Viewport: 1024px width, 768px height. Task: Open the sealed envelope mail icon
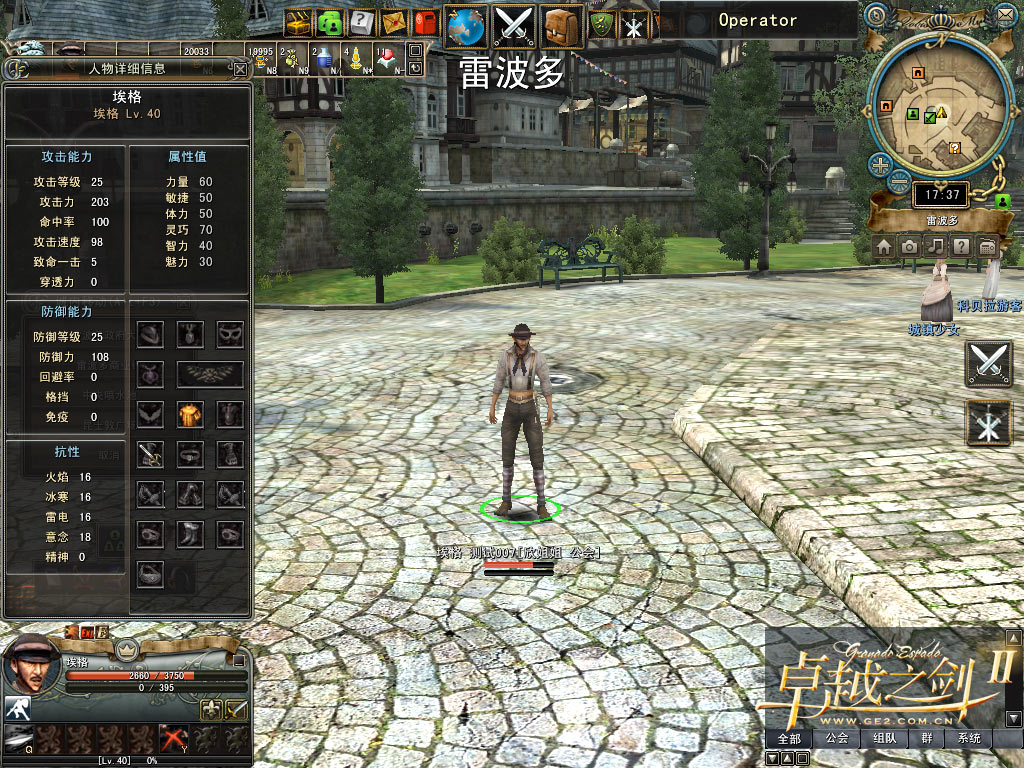pos(394,23)
